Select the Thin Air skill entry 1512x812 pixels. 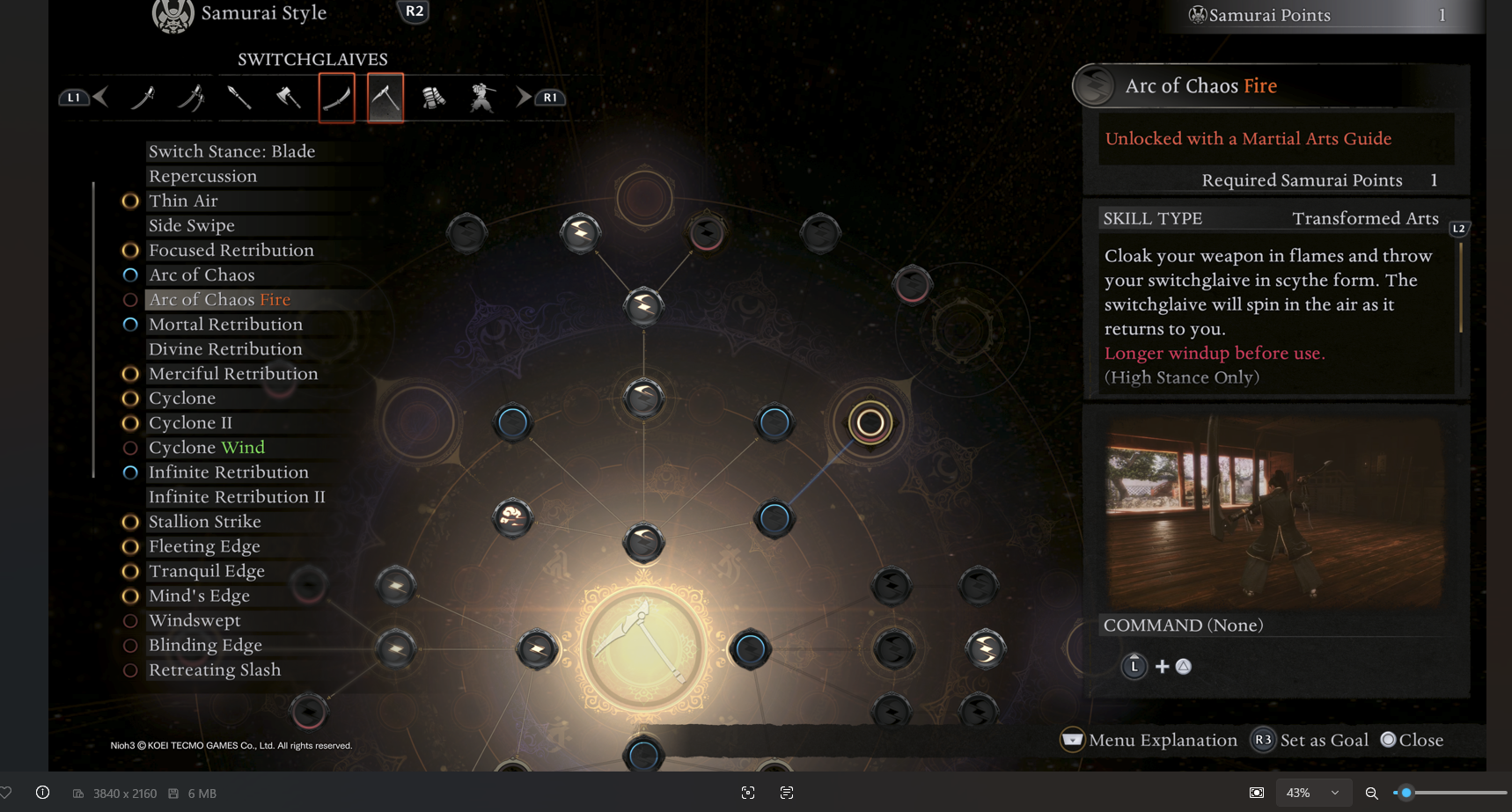(183, 201)
